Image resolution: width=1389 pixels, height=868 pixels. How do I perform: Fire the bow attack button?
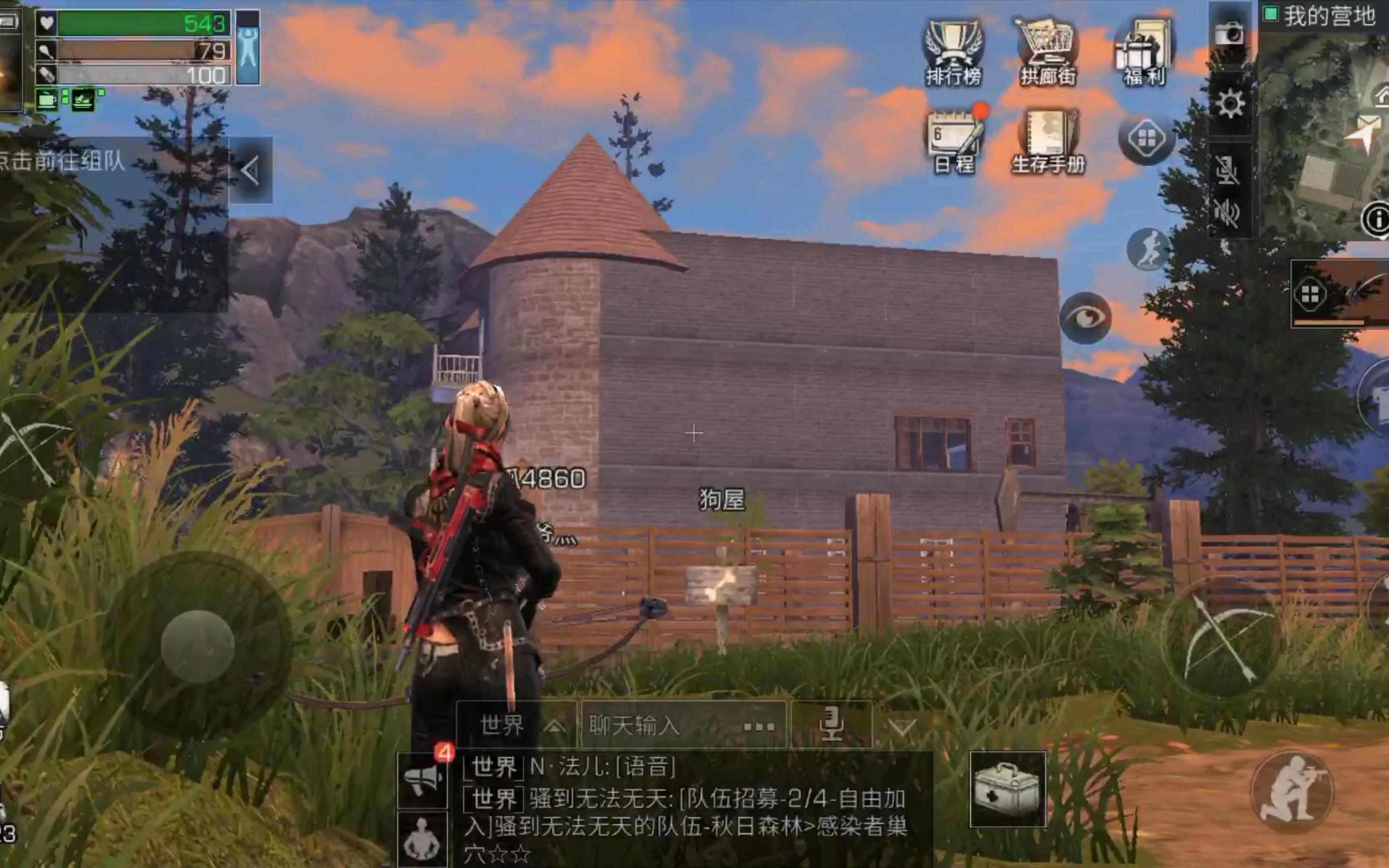(x=1221, y=639)
